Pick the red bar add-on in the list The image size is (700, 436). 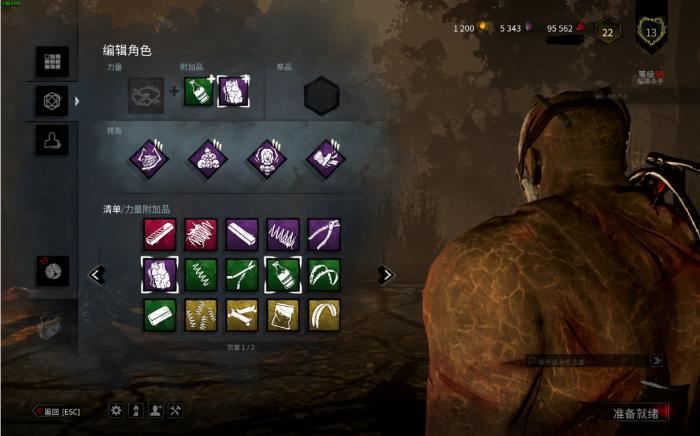[159, 234]
